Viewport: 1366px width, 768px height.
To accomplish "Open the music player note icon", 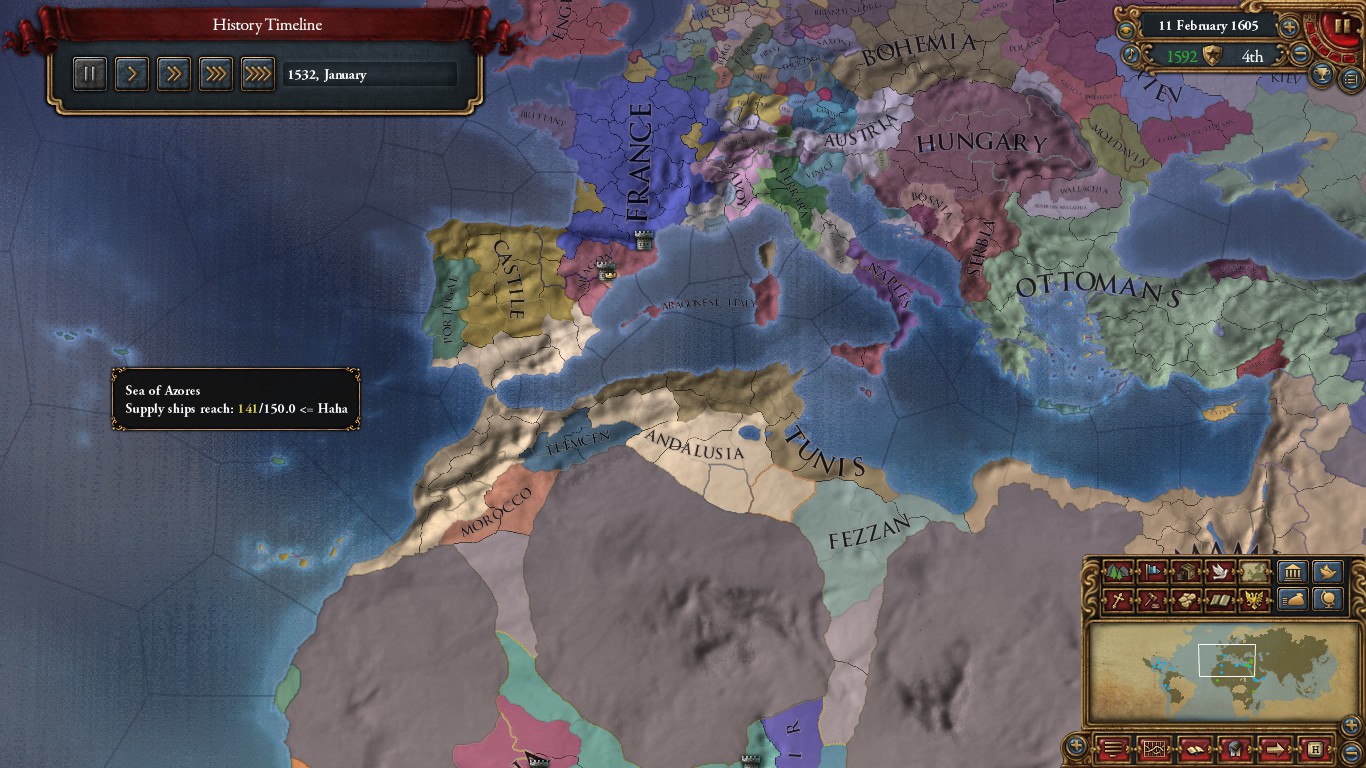I will (x=1131, y=55).
